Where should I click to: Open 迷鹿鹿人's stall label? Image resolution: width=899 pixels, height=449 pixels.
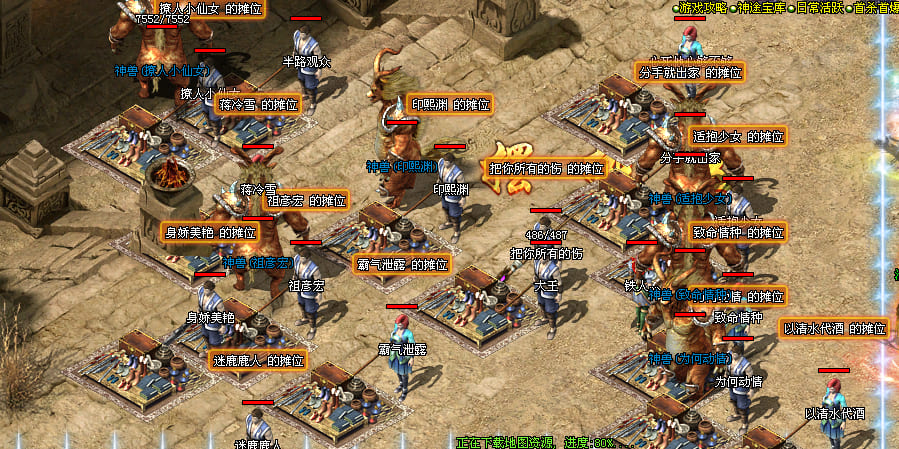pos(258,360)
